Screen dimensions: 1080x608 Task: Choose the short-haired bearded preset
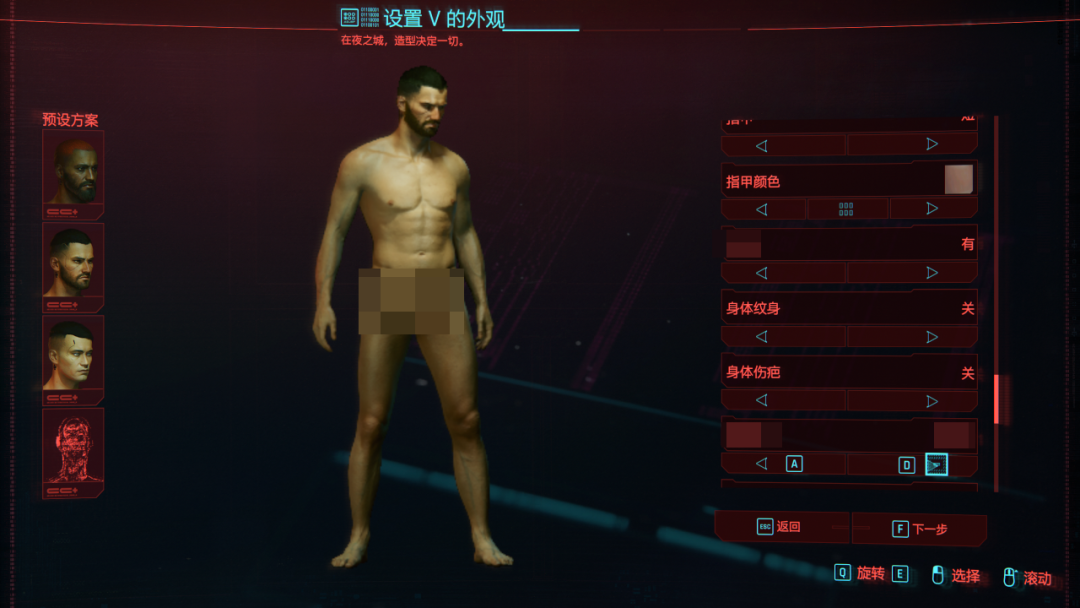coord(73,262)
